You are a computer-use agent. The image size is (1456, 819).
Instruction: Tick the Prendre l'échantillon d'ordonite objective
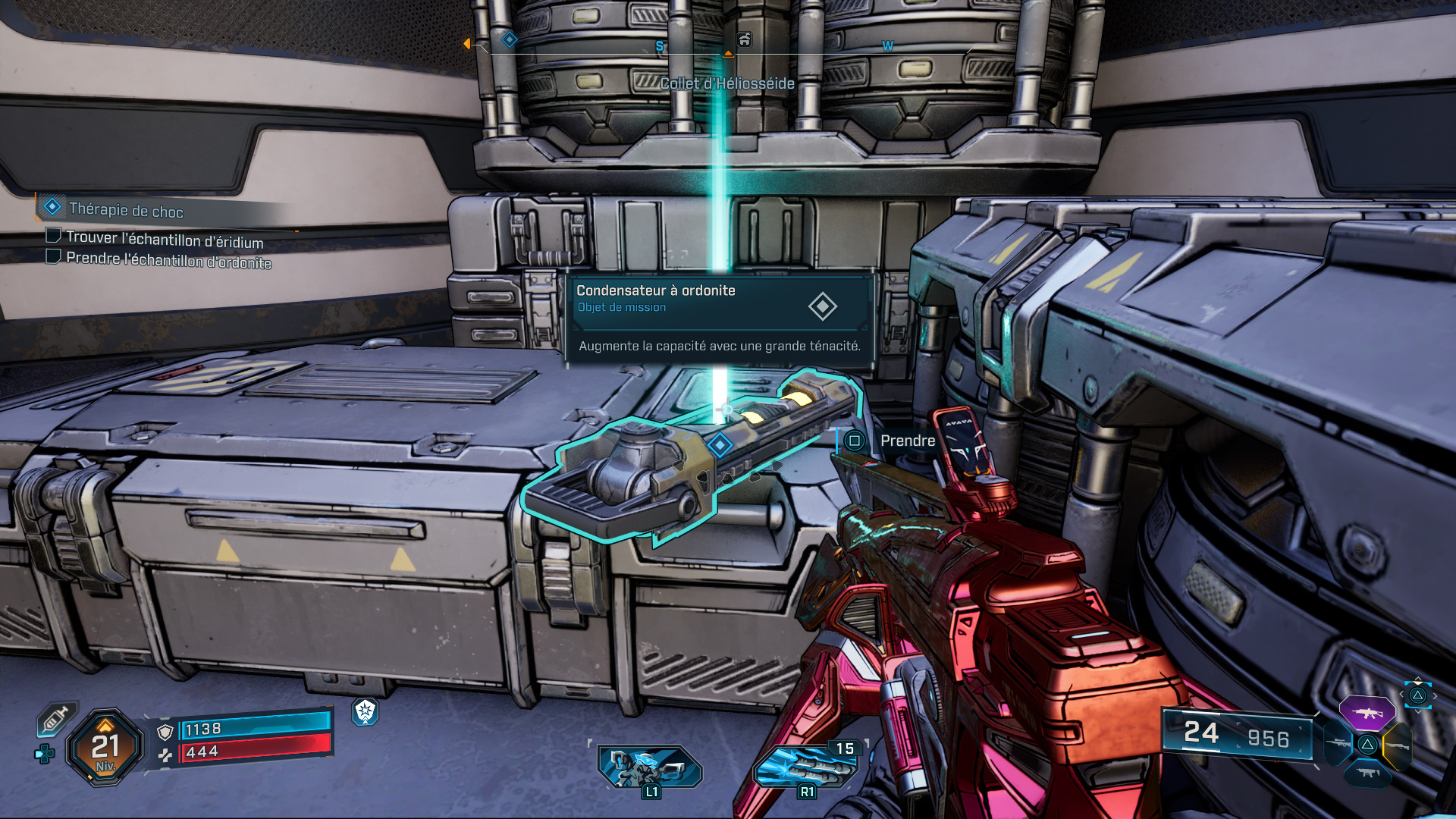click(53, 257)
